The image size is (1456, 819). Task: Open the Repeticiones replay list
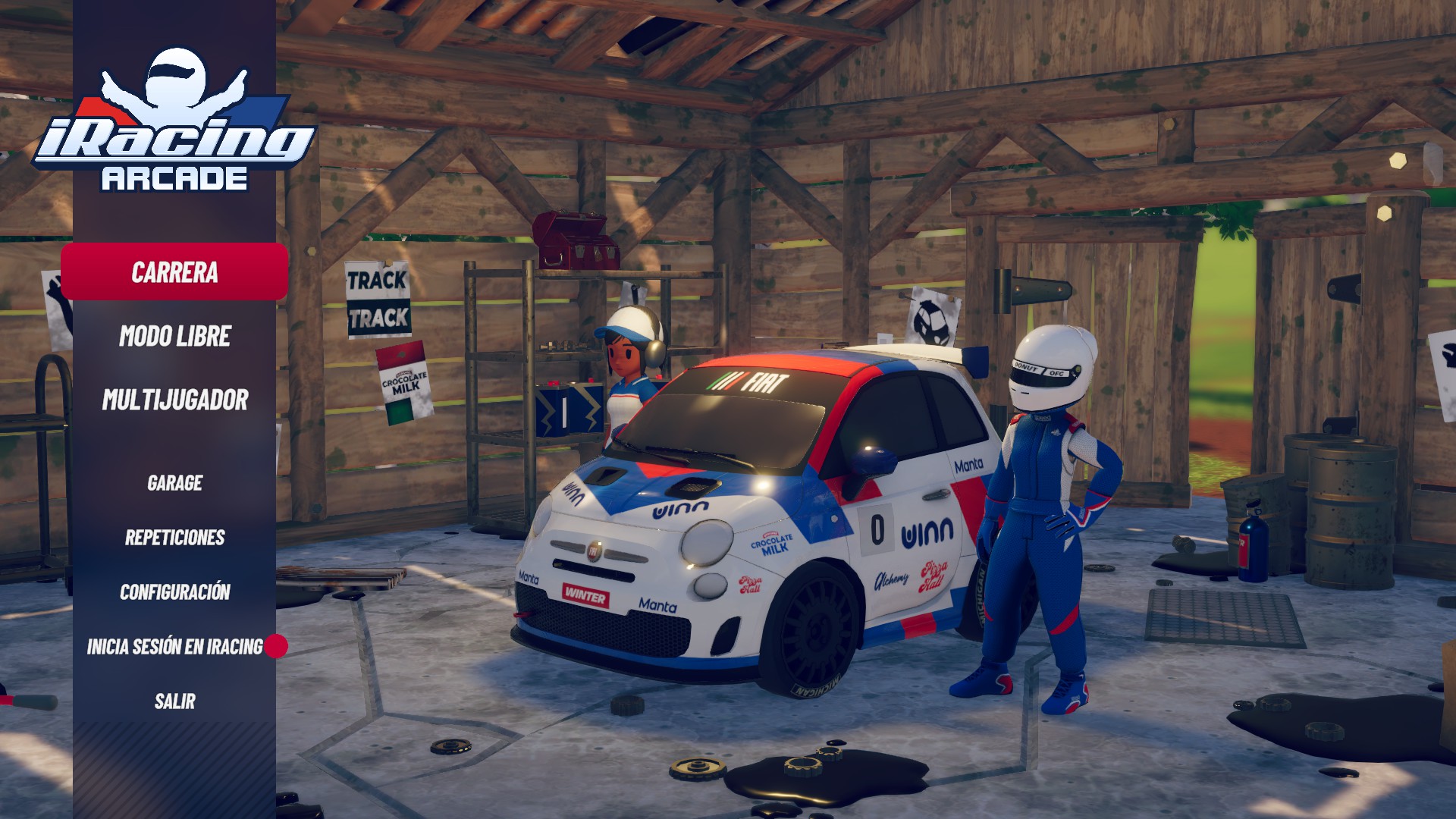pos(174,538)
